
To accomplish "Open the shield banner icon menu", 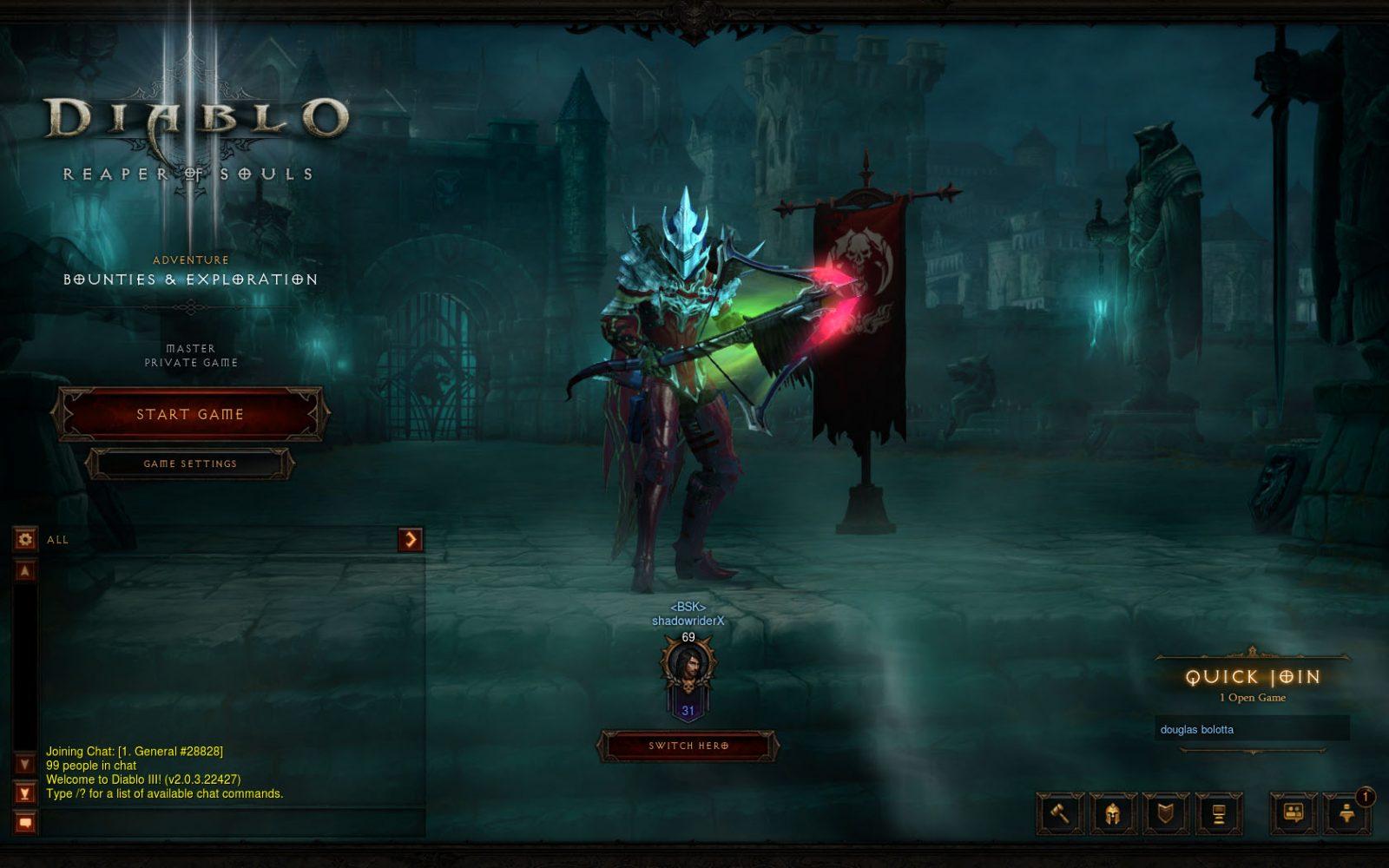I will [x=1166, y=813].
